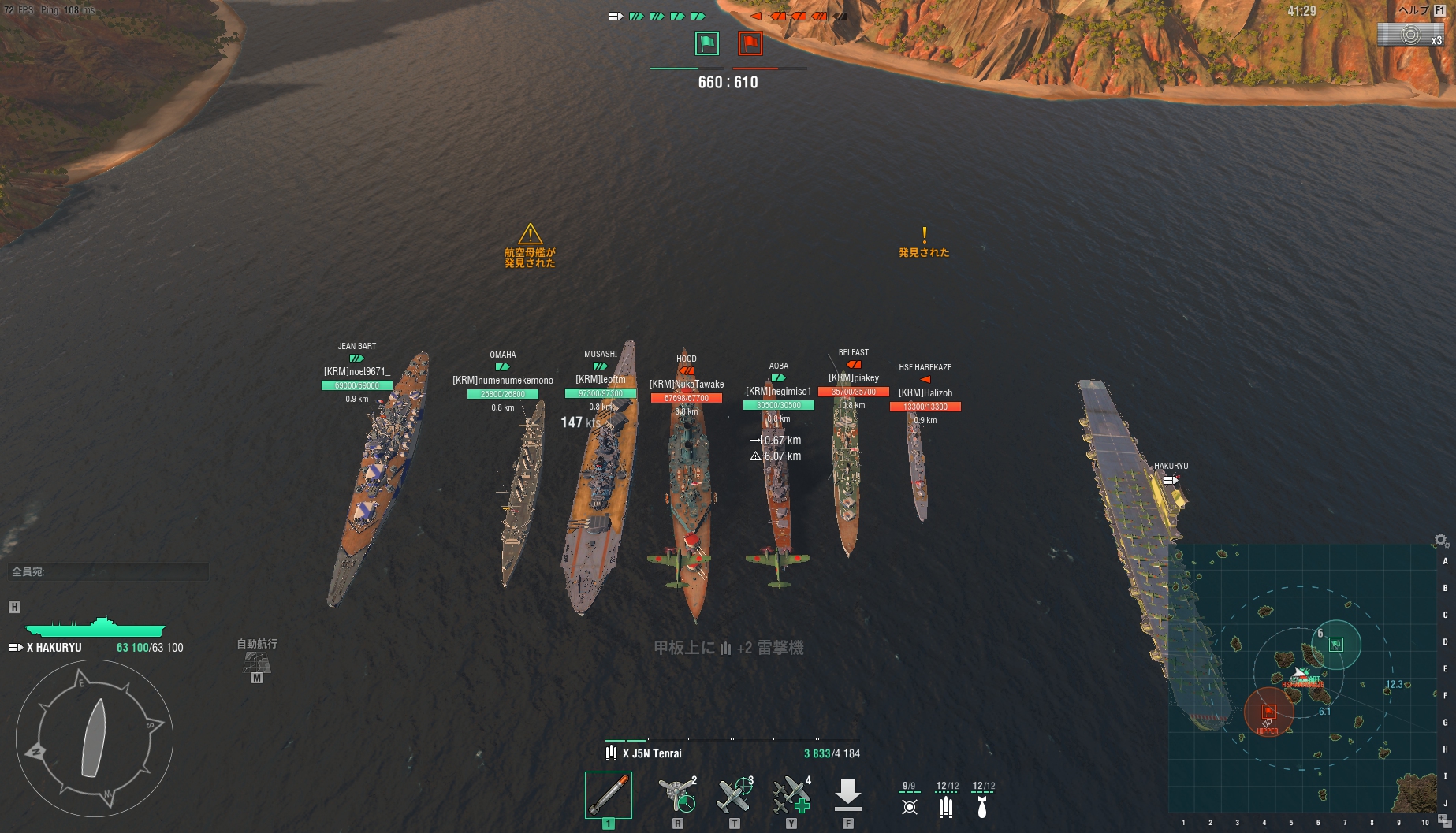This screenshot has height=833, width=1456.
Task: Use the squadron repair consumable
Action: (x=791, y=795)
